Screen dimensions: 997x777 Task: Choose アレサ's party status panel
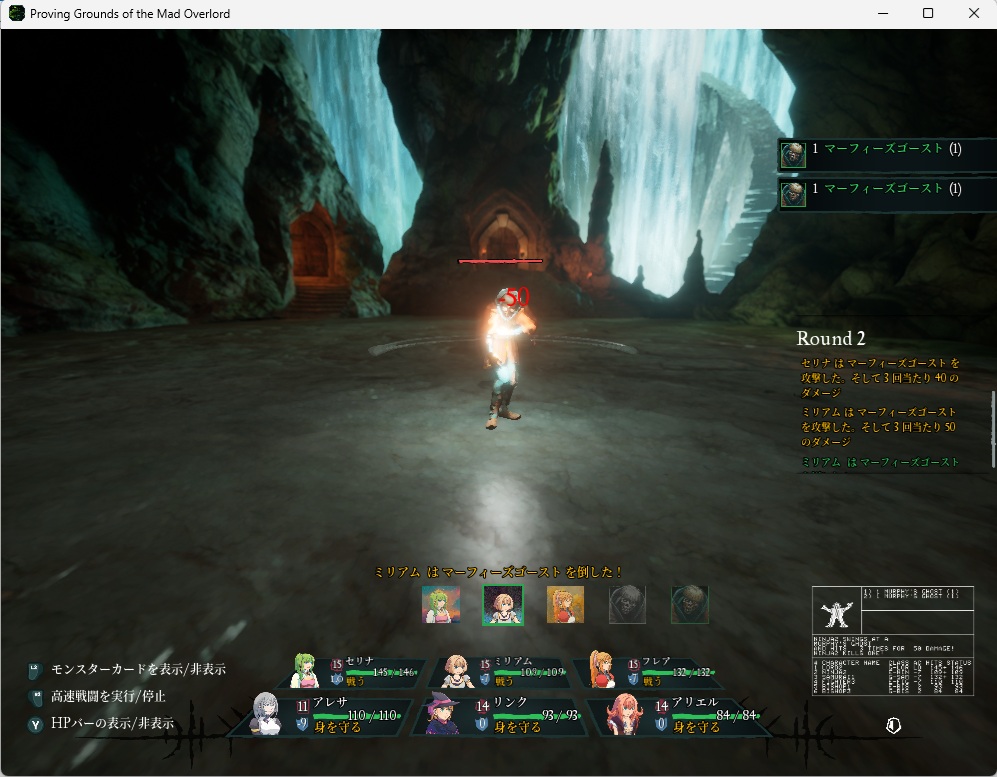320,716
